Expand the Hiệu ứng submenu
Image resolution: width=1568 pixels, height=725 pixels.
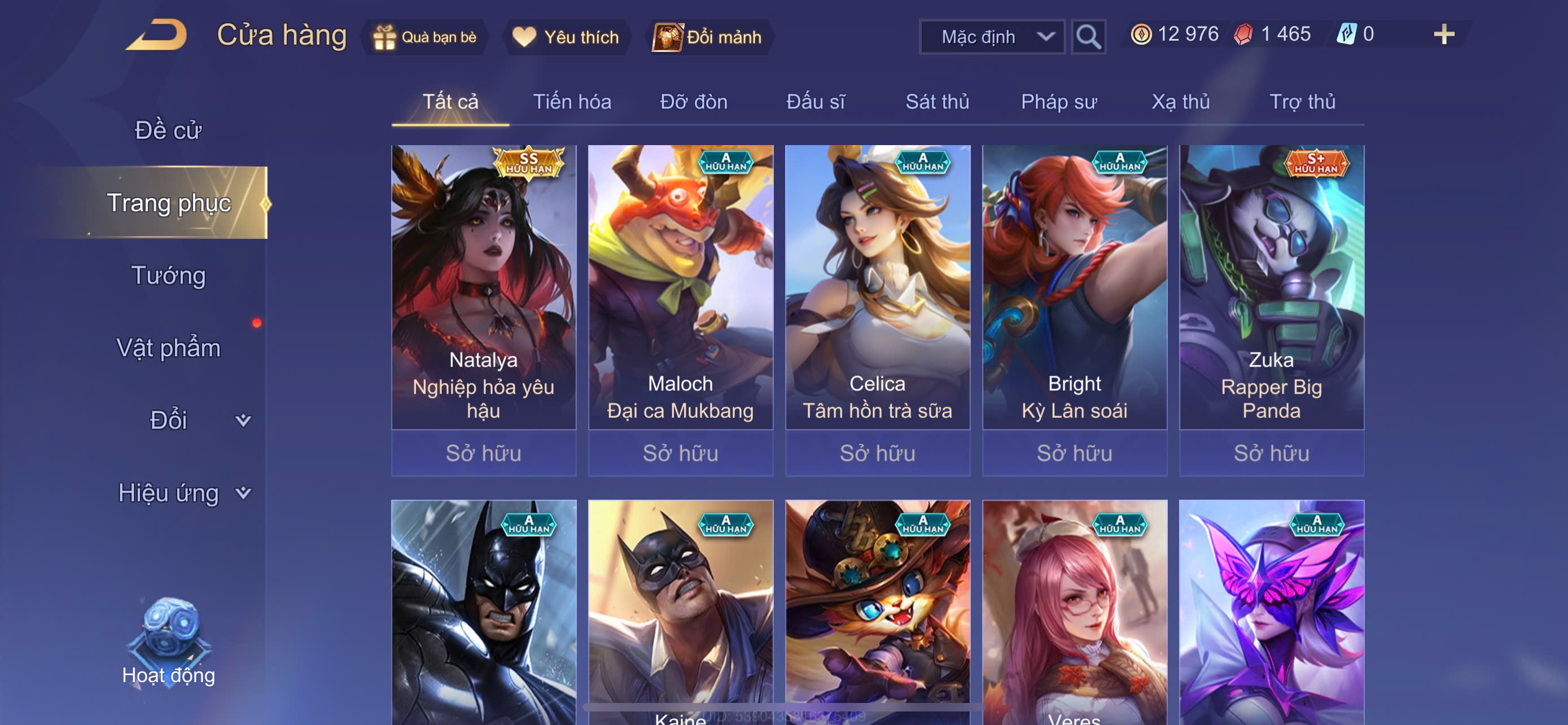183,492
